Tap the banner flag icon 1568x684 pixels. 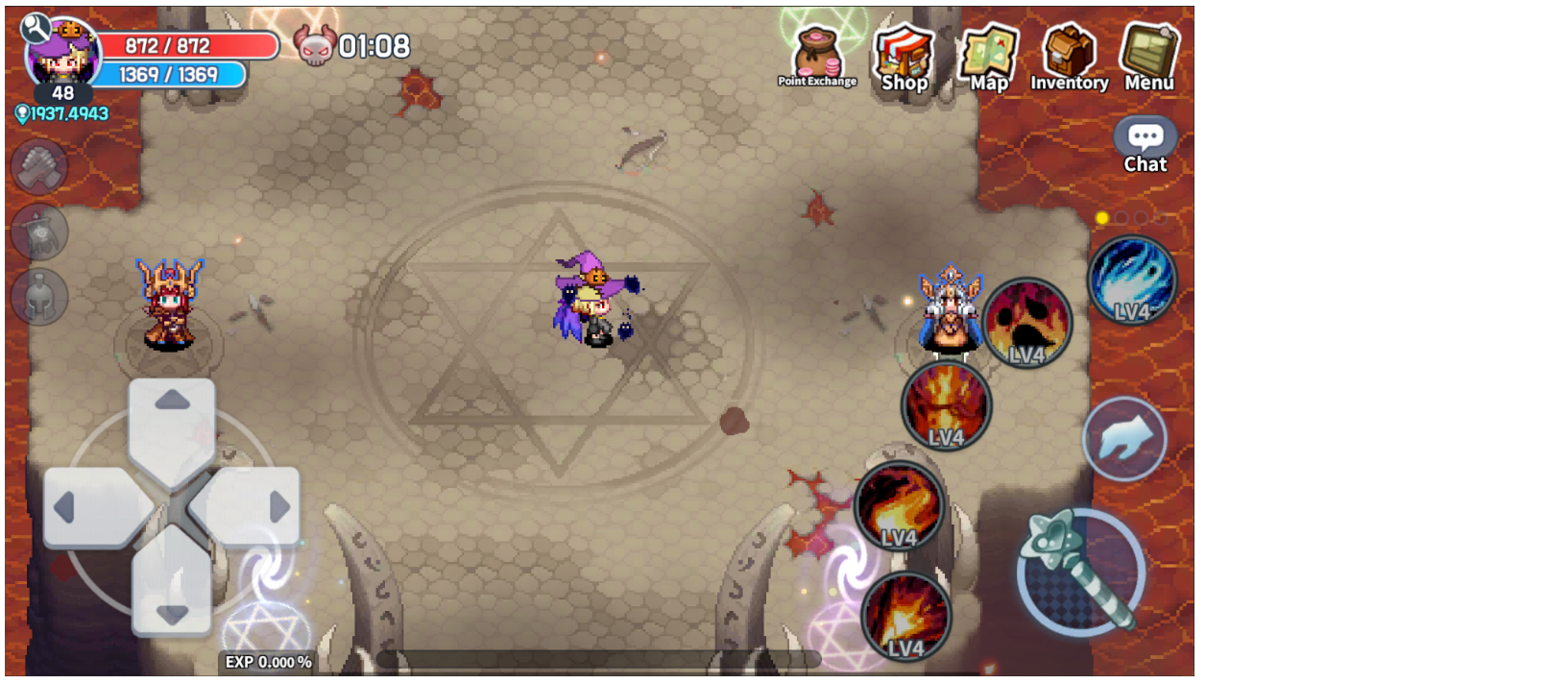pos(39,232)
